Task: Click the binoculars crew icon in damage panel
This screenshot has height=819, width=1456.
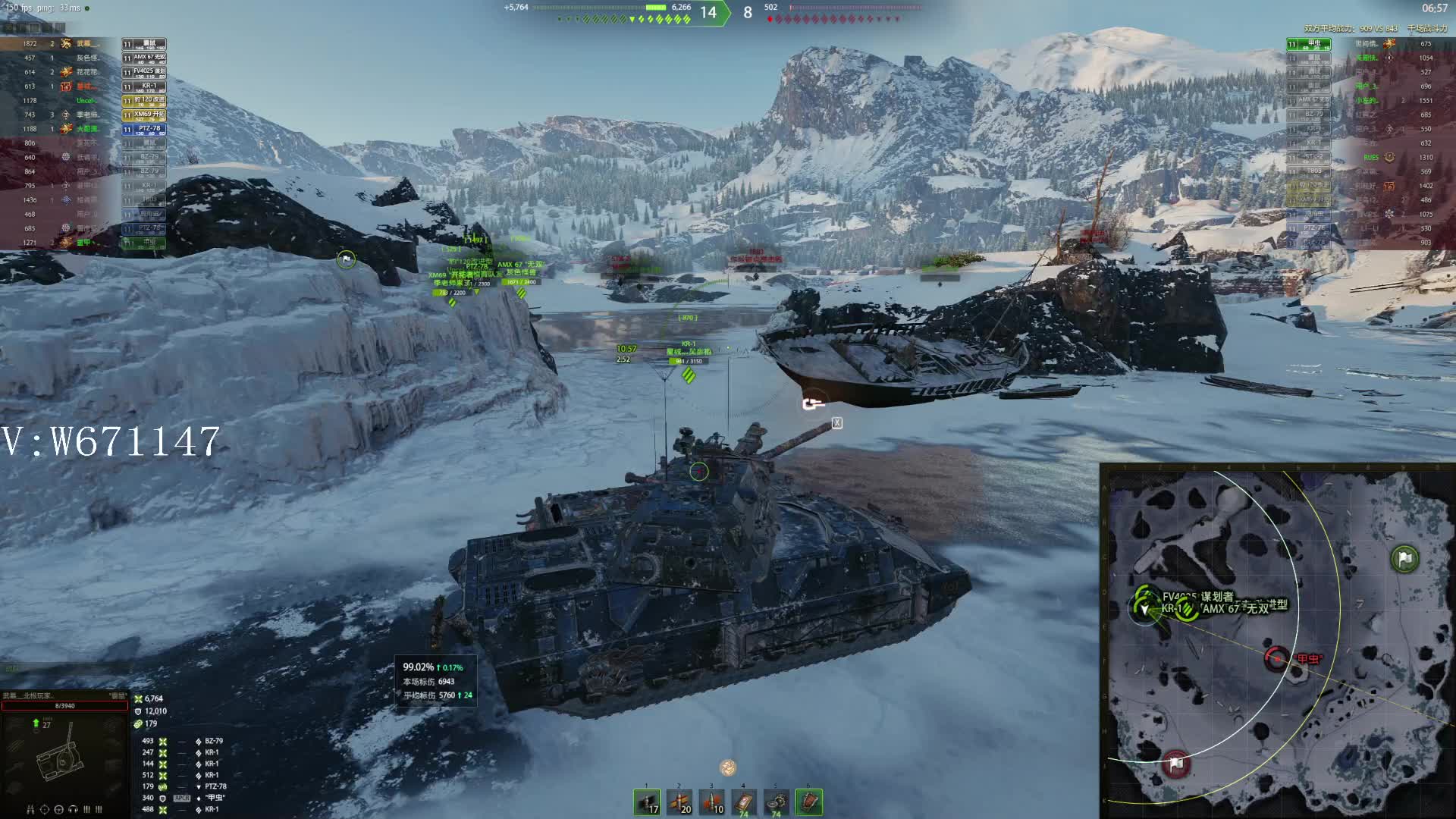Action: [x=31, y=809]
